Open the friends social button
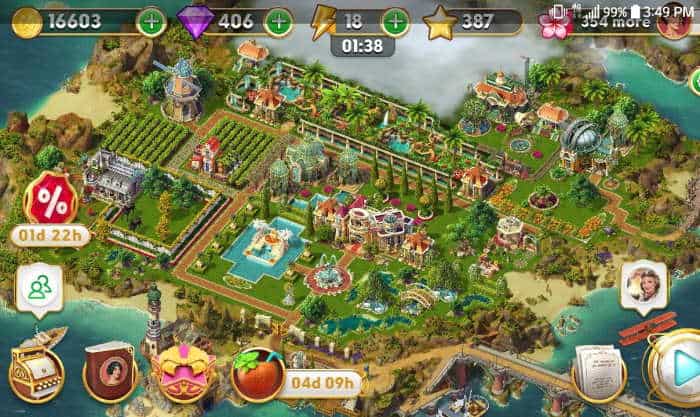The image size is (700, 417). [x=40, y=288]
